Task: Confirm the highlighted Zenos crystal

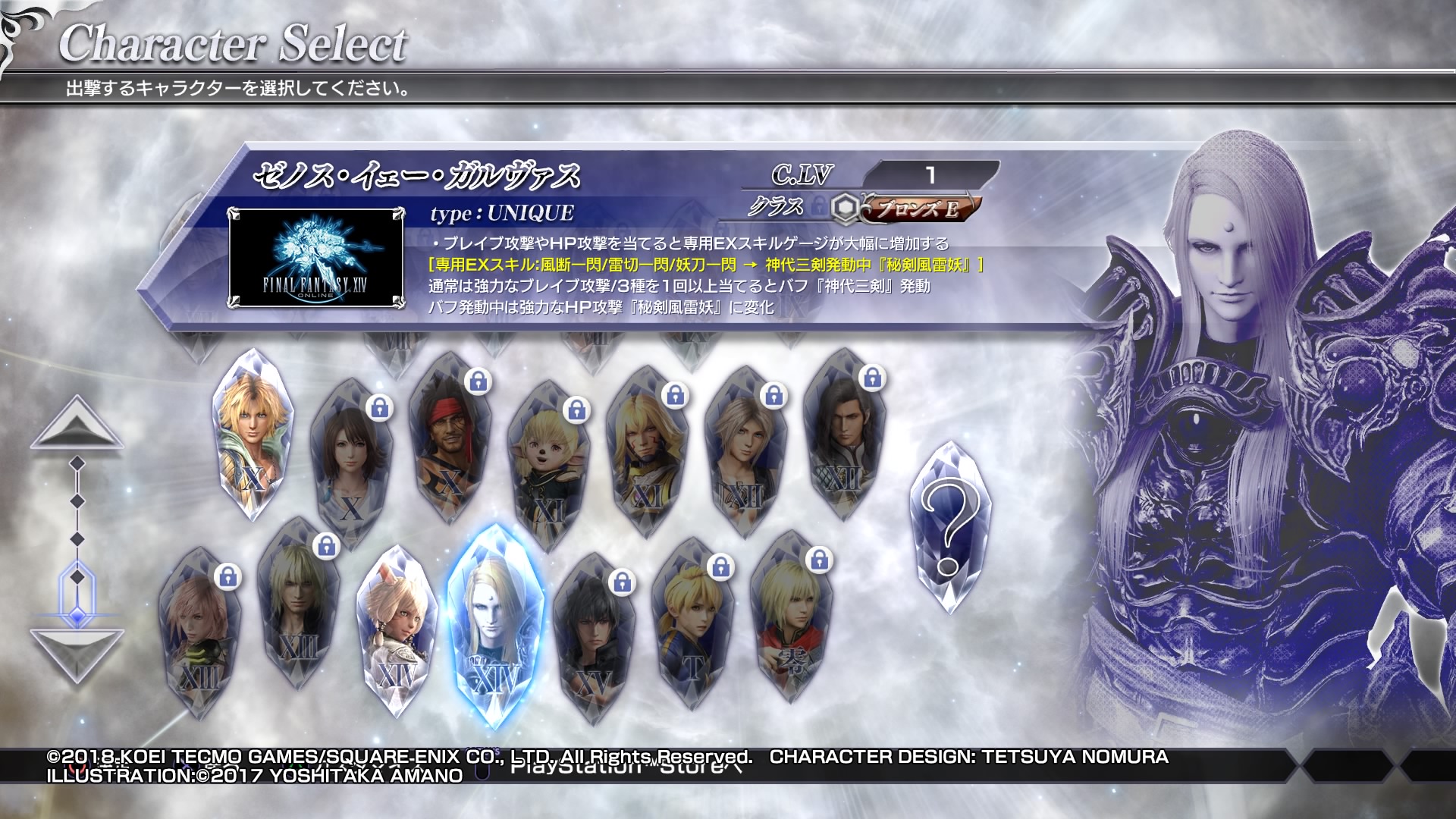Action: (494, 622)
